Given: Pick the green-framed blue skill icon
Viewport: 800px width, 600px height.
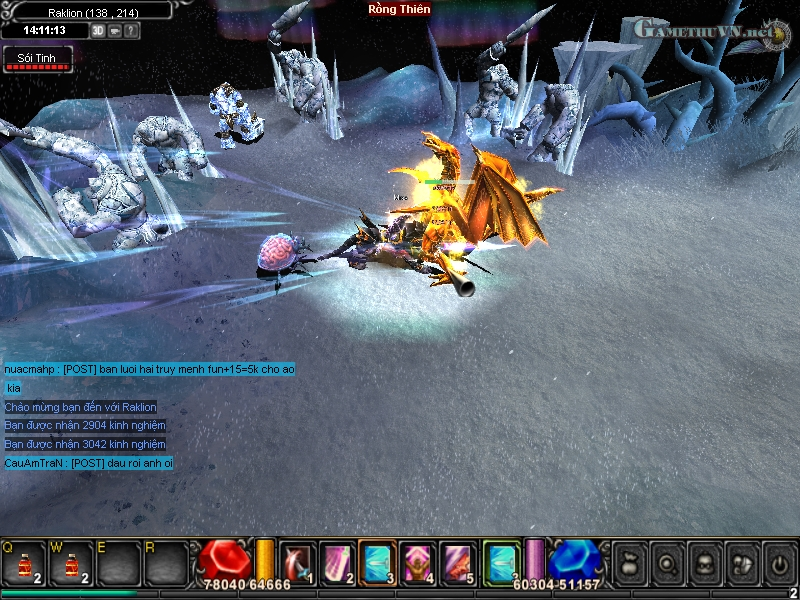Looking at the screenshot, I should [x=501, y=562].
